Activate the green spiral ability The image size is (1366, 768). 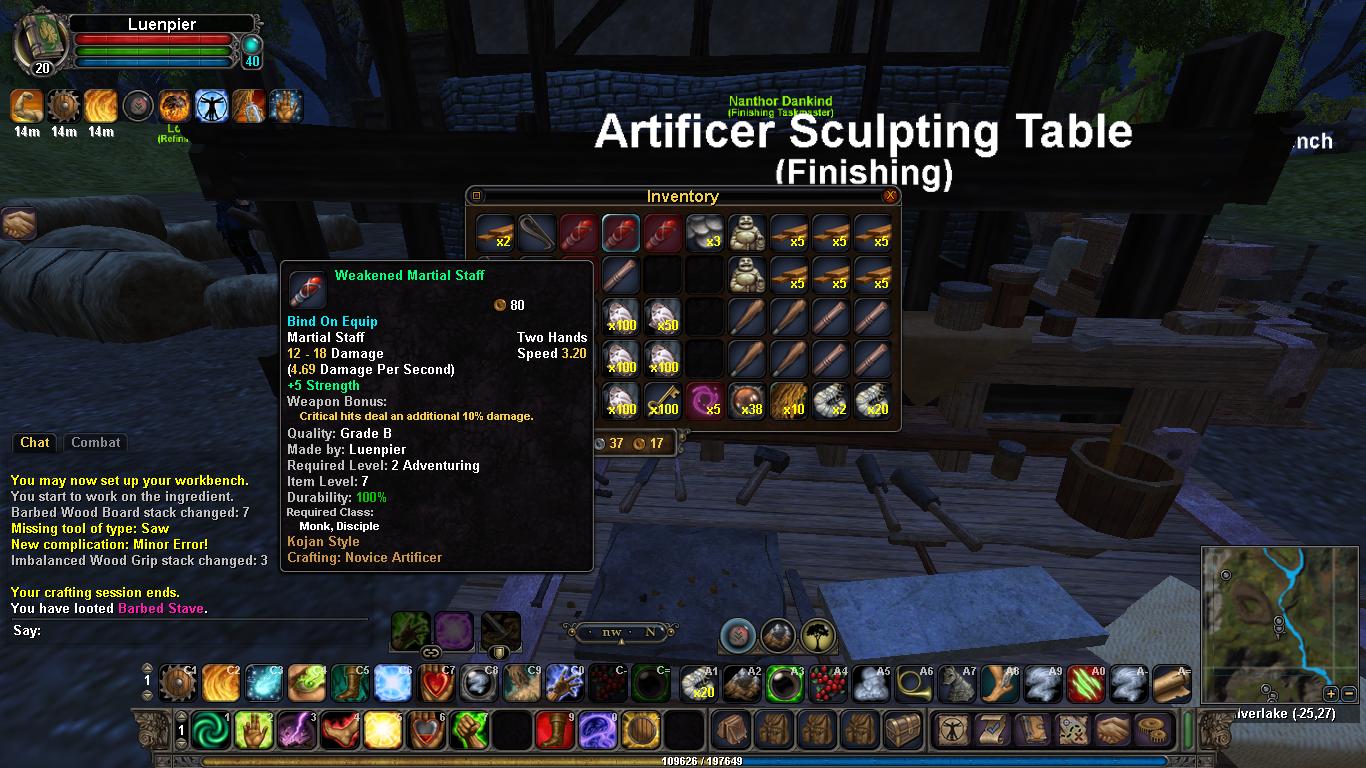tap(210, 731)
